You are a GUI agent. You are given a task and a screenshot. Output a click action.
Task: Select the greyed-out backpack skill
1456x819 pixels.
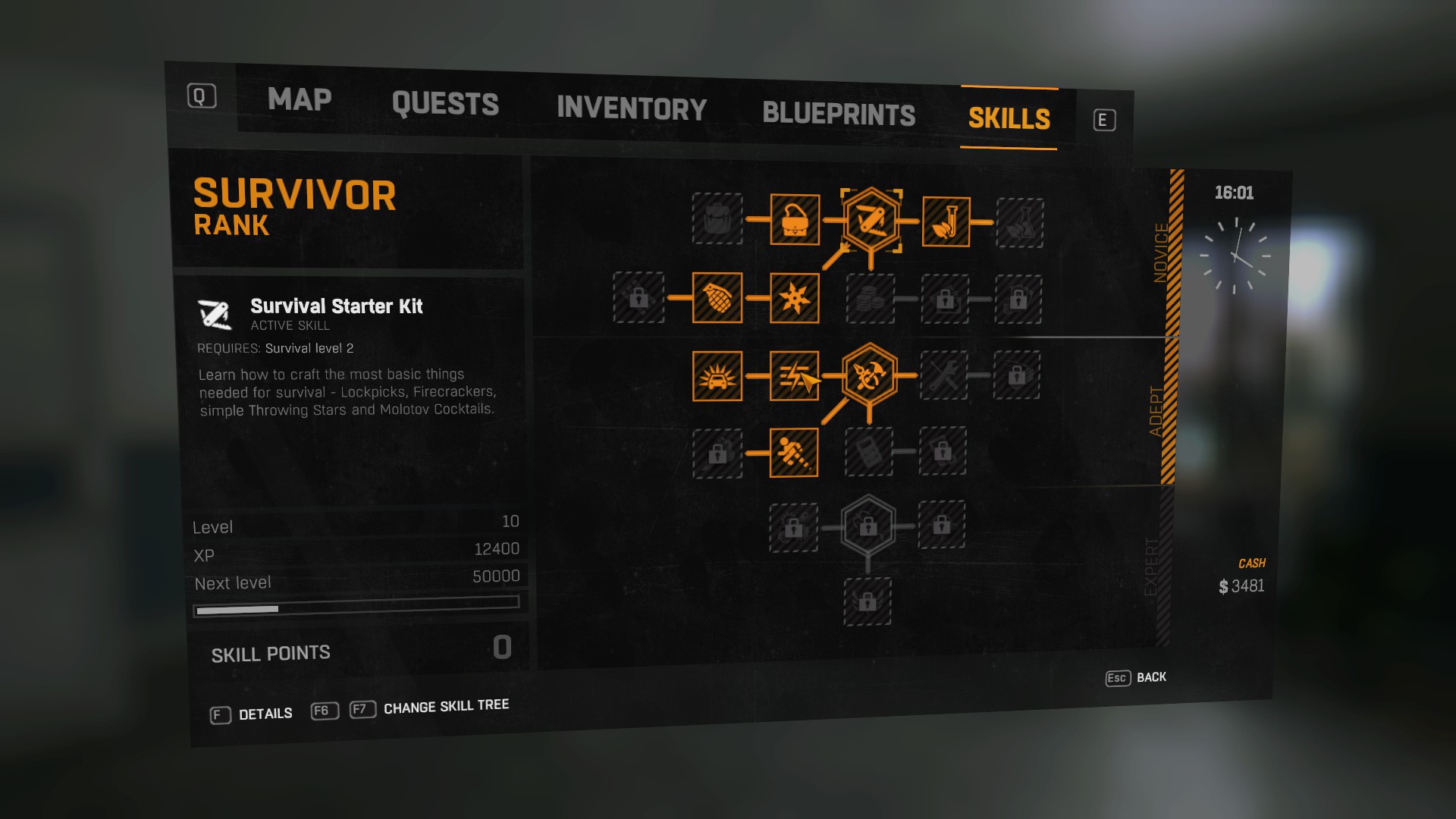coord(717,219)
